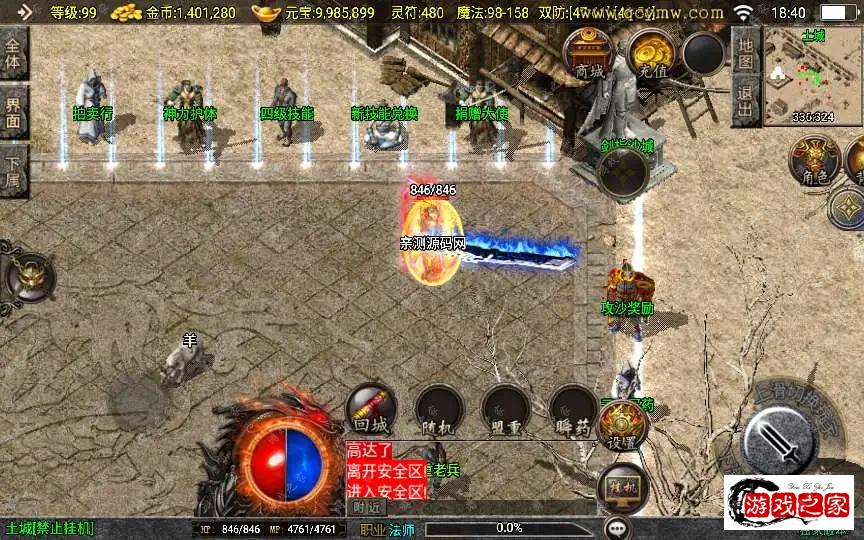
Task: Click the 退出 exit button
Action: (744, 96)
